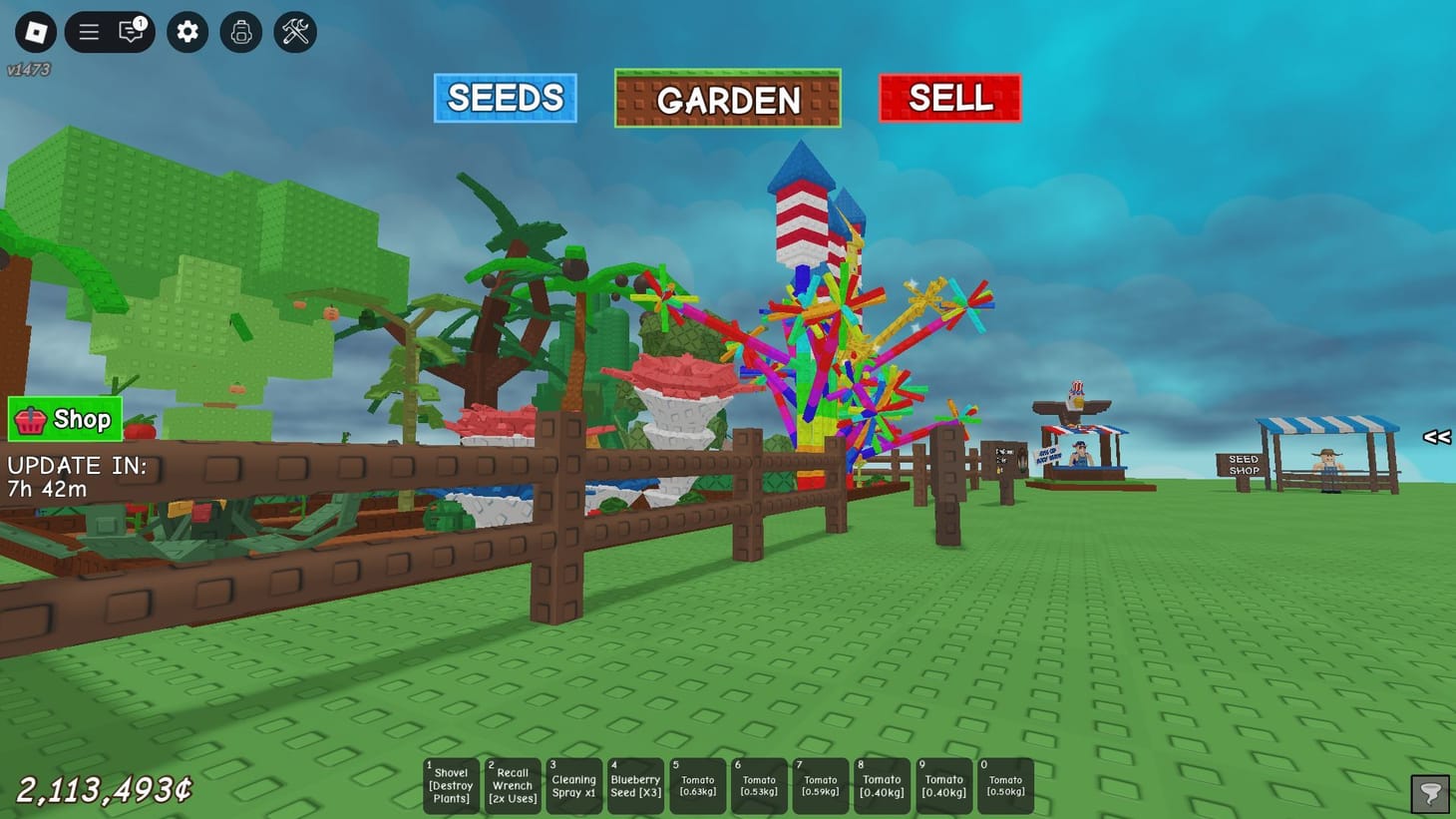Click the hammer and wrench tools icon
The height and width of the screenshot is (819, 1456).
[294, 31]
